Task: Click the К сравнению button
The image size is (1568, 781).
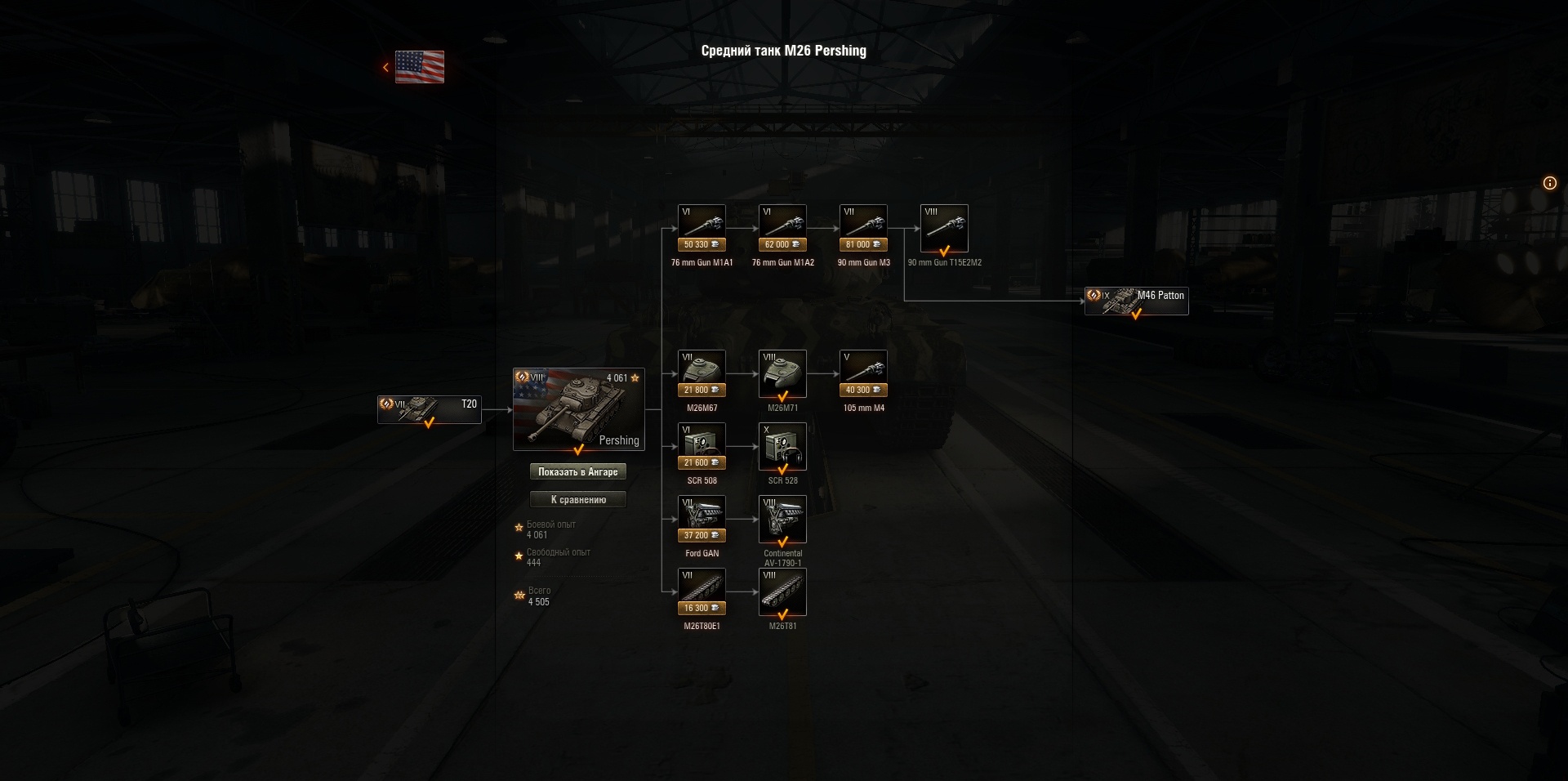Action: pos(579,499)
